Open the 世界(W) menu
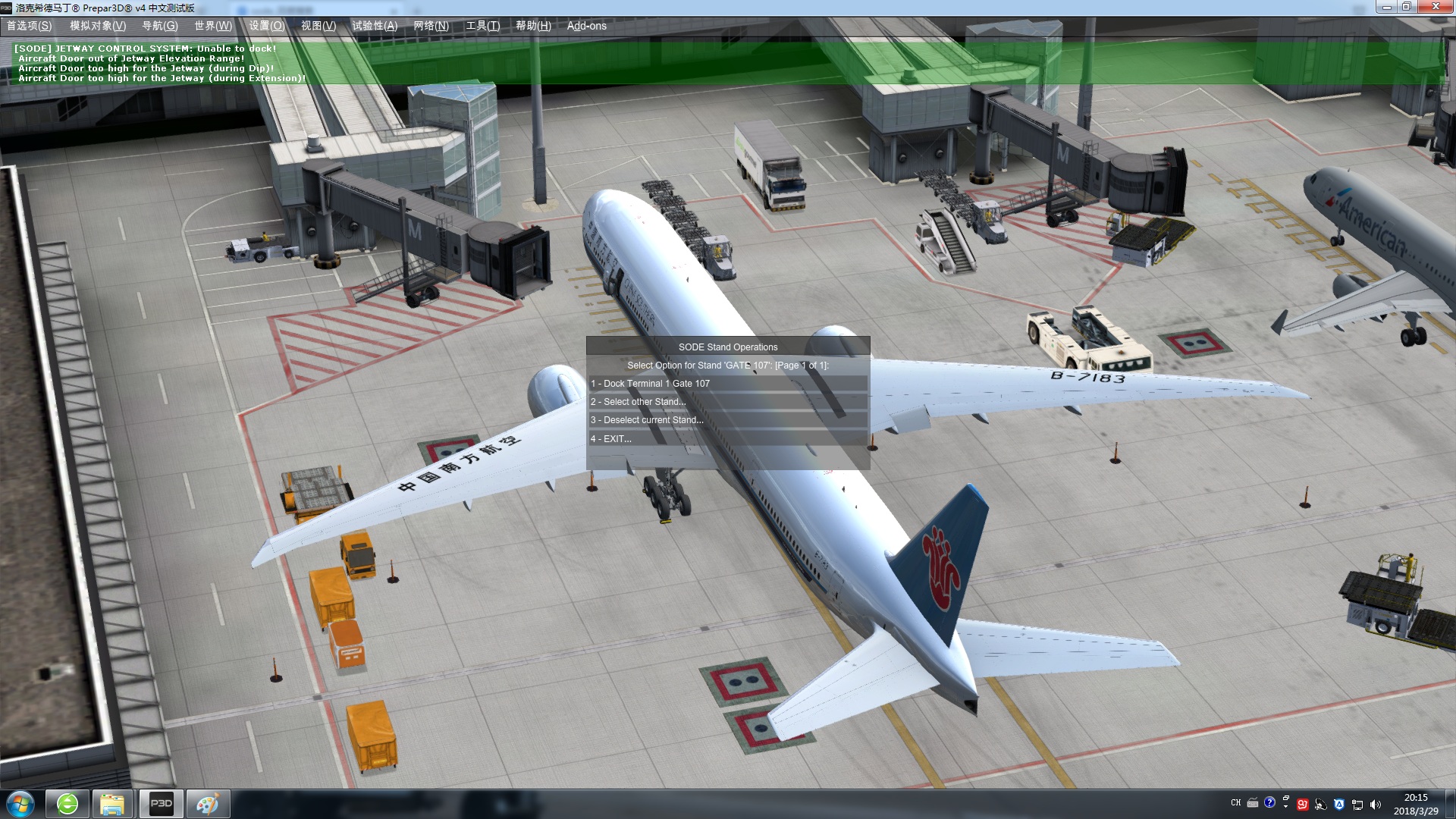The width and height of the screenshot is (1456, 819). click(213, 26)
